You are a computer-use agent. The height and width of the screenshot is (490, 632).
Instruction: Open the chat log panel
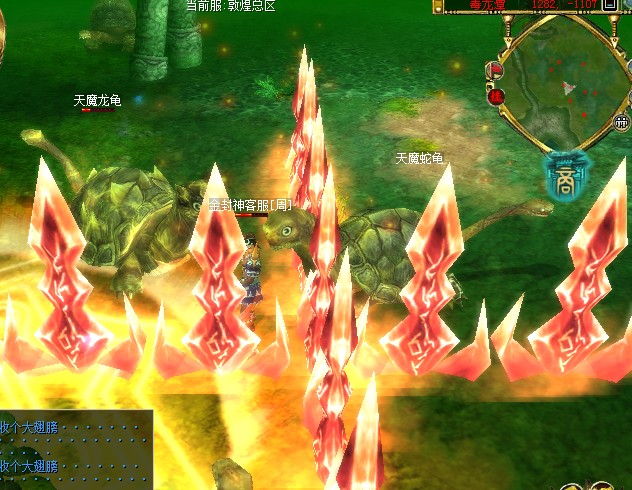(76, 447)
